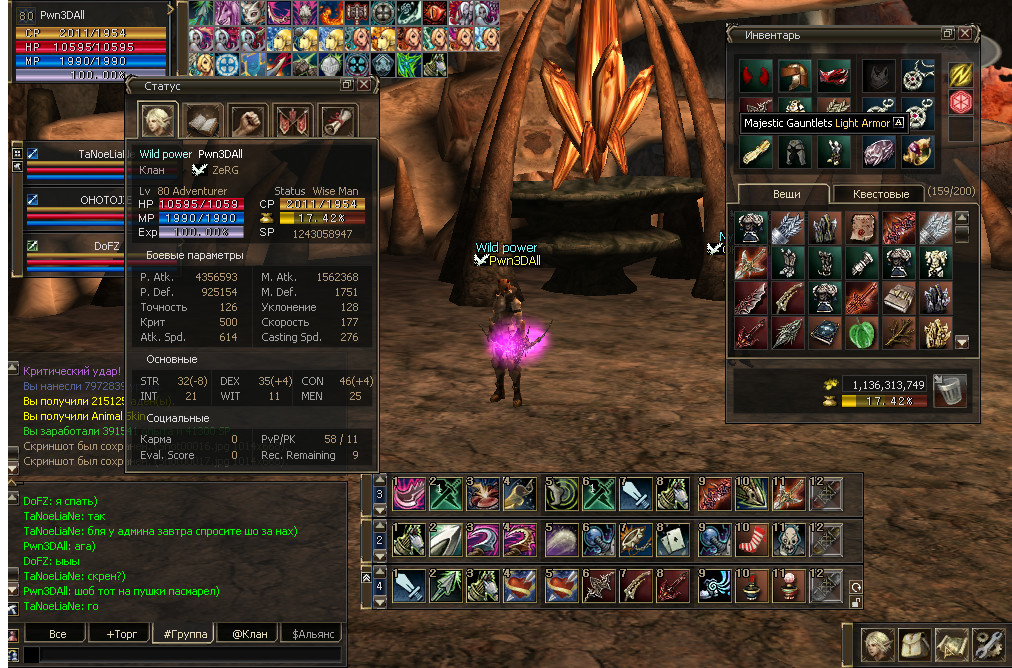Close the Инвентарь inventory window

(965, 34)
